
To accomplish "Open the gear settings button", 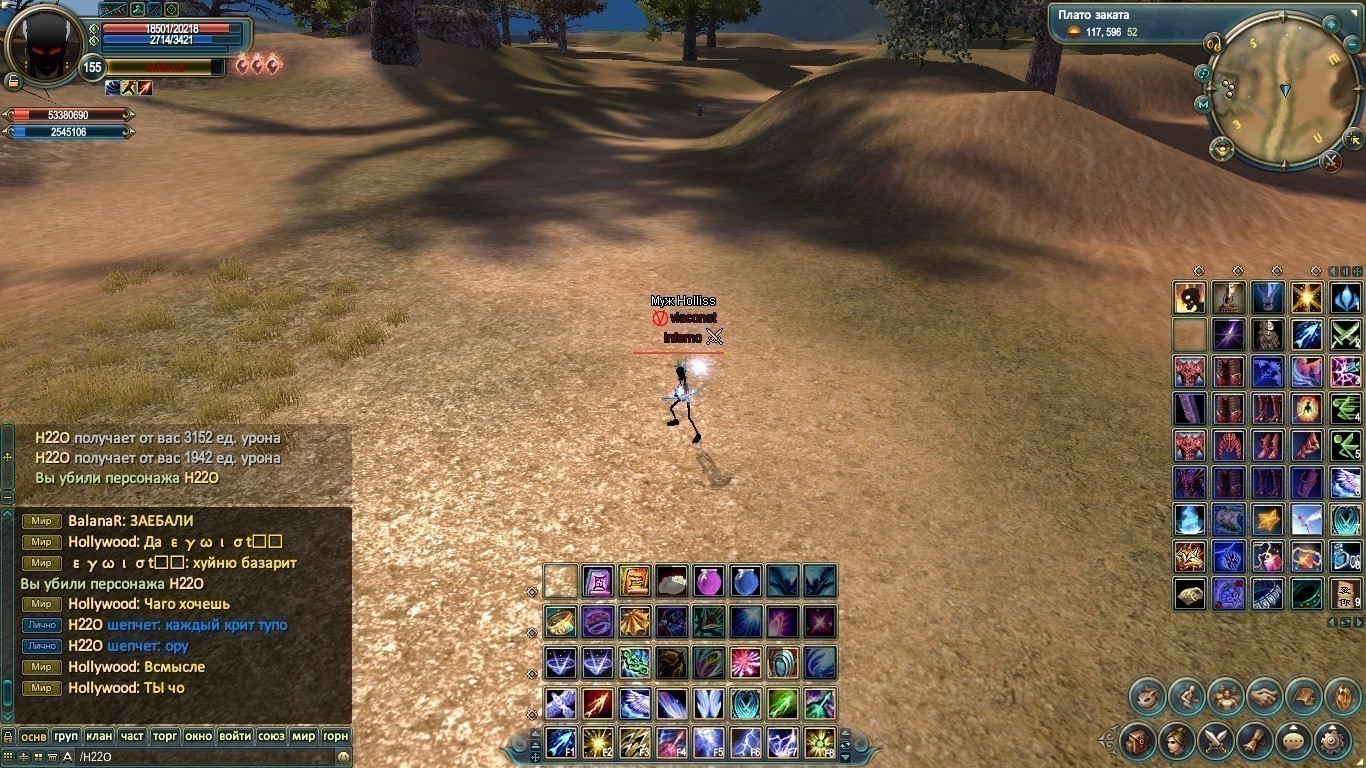I will (x=1333, y=741).
